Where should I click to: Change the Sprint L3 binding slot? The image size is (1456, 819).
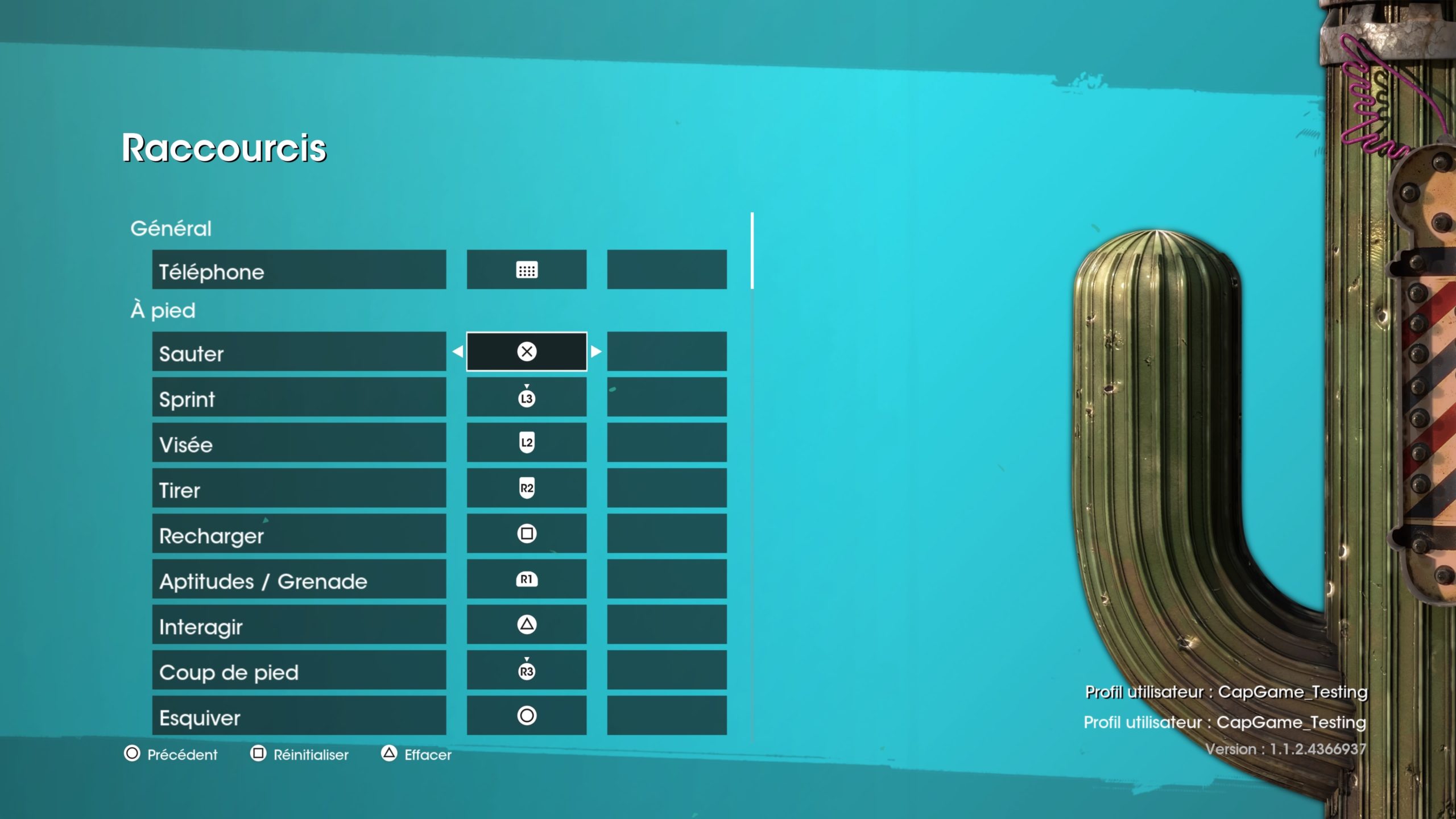click(x=527, y=397)
